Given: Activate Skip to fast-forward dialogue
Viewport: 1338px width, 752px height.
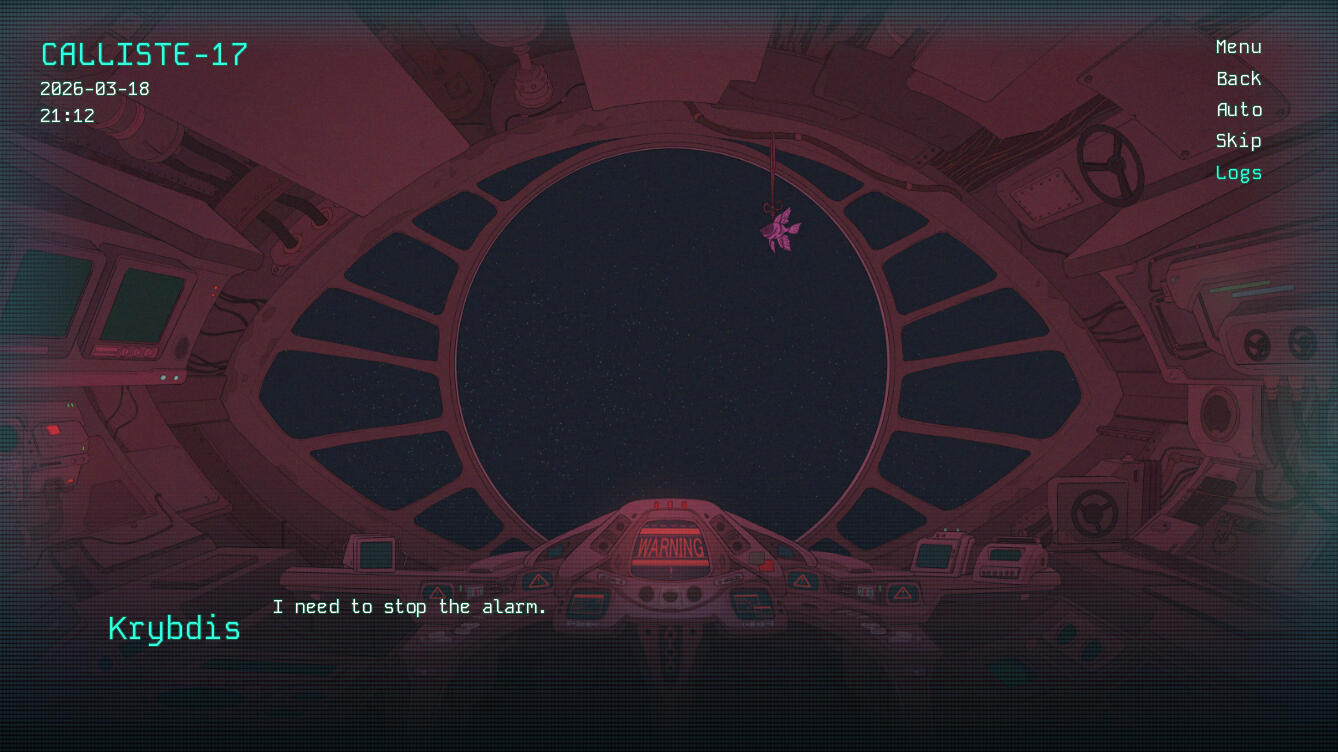Looking at the screenshot, I should point(1238,141).
